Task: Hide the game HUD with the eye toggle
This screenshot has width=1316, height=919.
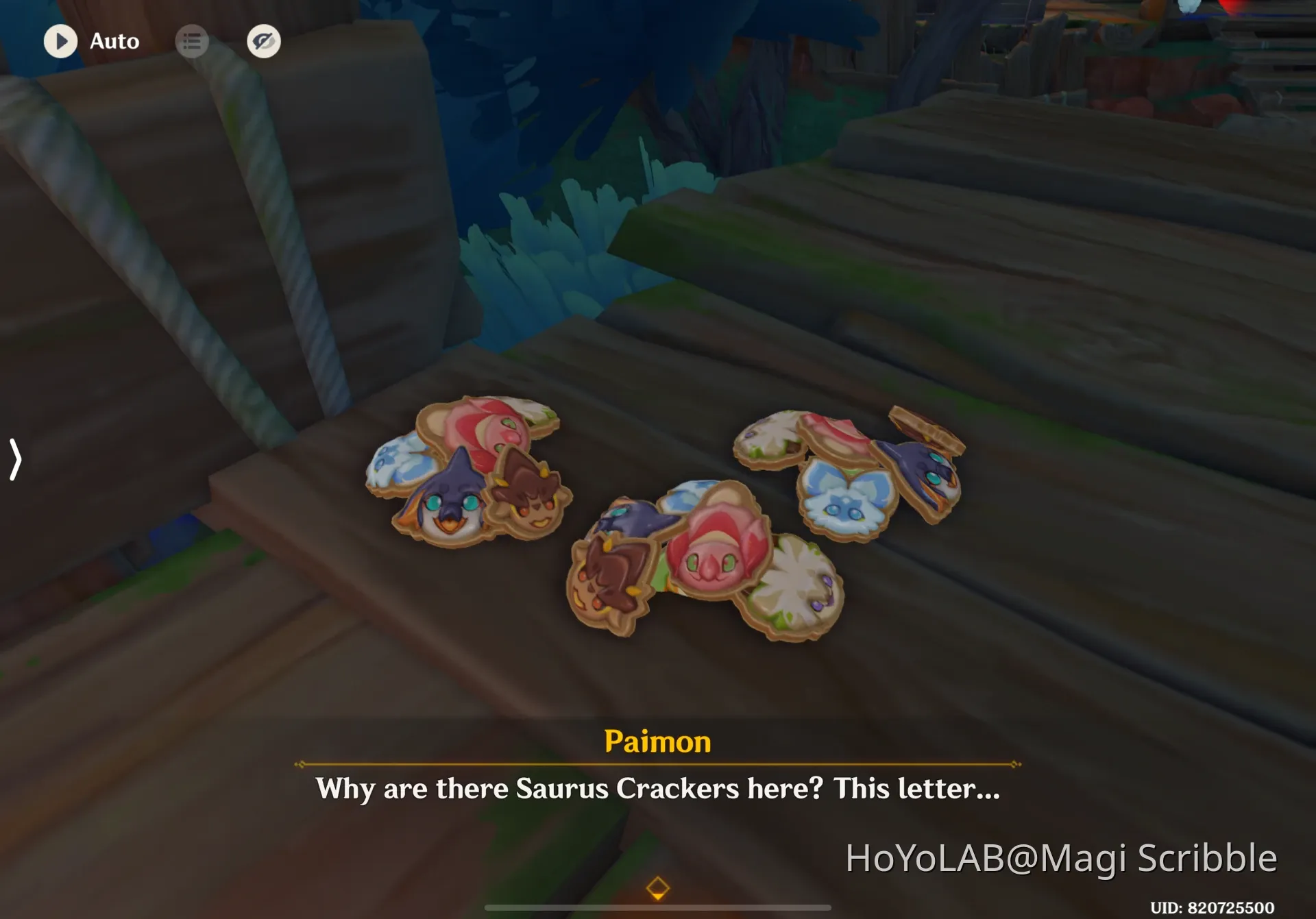Action: 264,41
